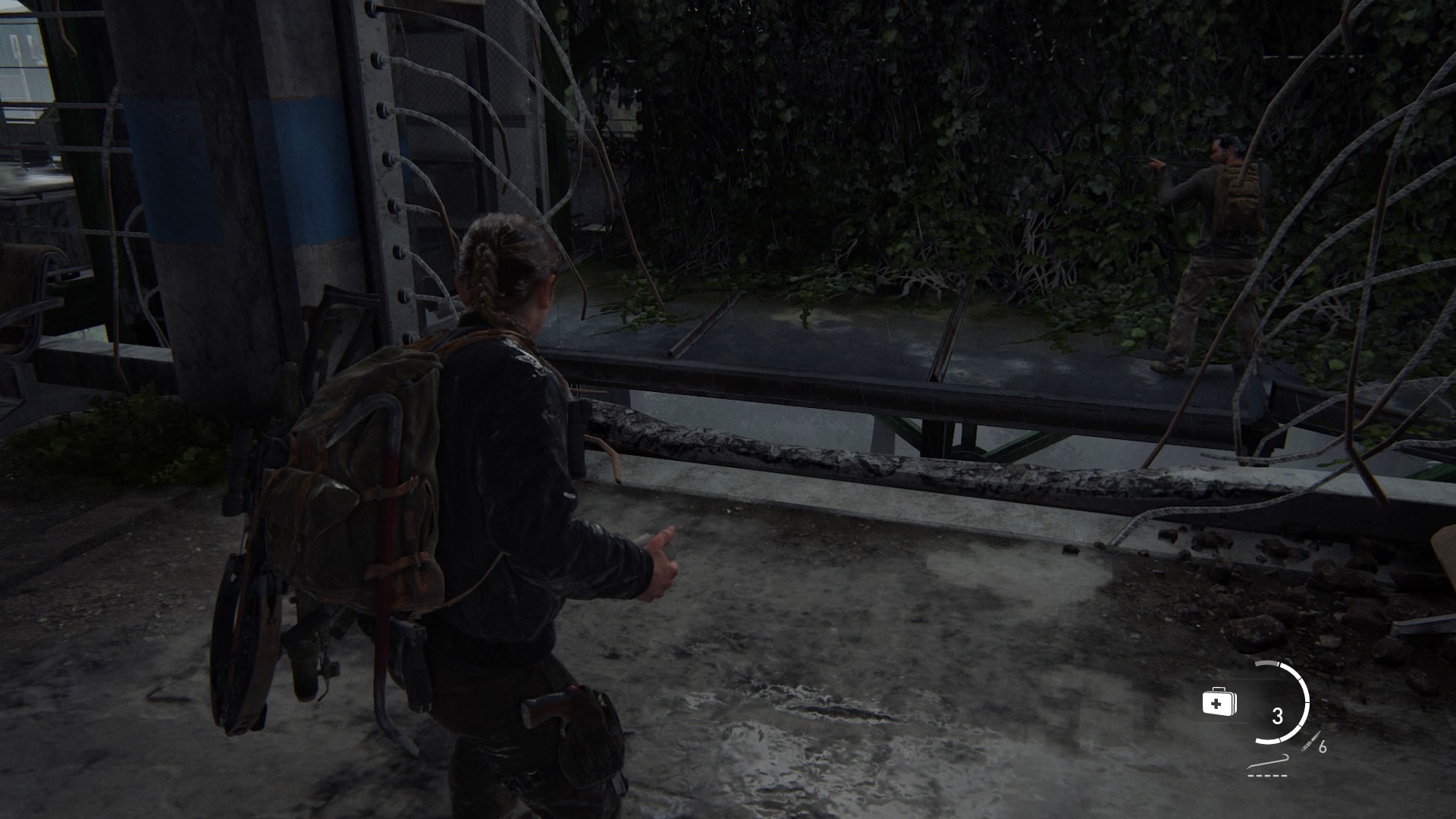The image size is (1456, 819).
Task: Click the crowbar melee weapon icon
Action: click(1268, 761)
